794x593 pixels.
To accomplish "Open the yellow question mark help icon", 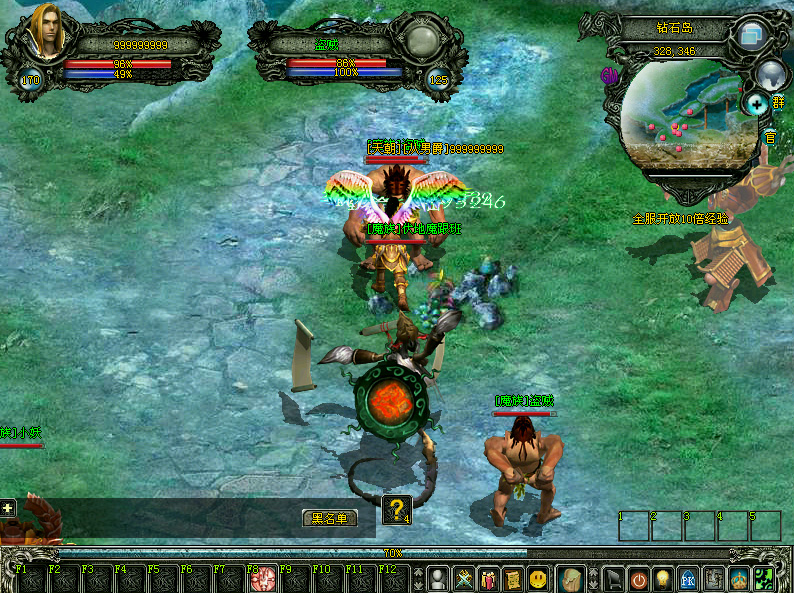I will (x=397, y=510).
